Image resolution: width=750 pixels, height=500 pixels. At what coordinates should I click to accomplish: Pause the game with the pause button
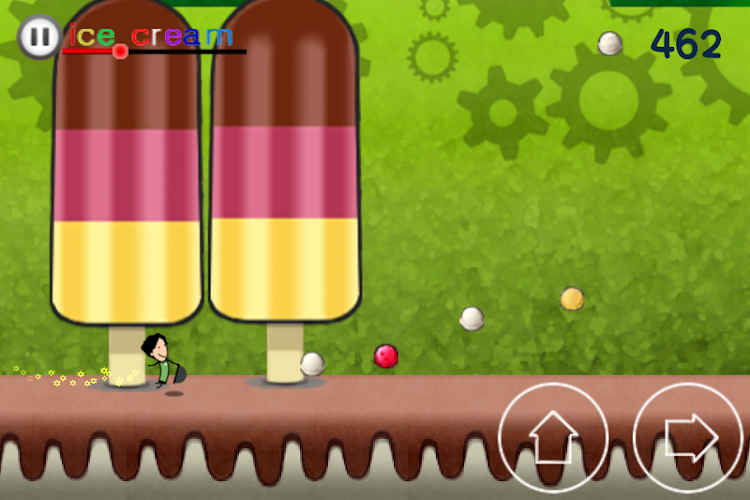pyautogui.click(x=38, y=38)
